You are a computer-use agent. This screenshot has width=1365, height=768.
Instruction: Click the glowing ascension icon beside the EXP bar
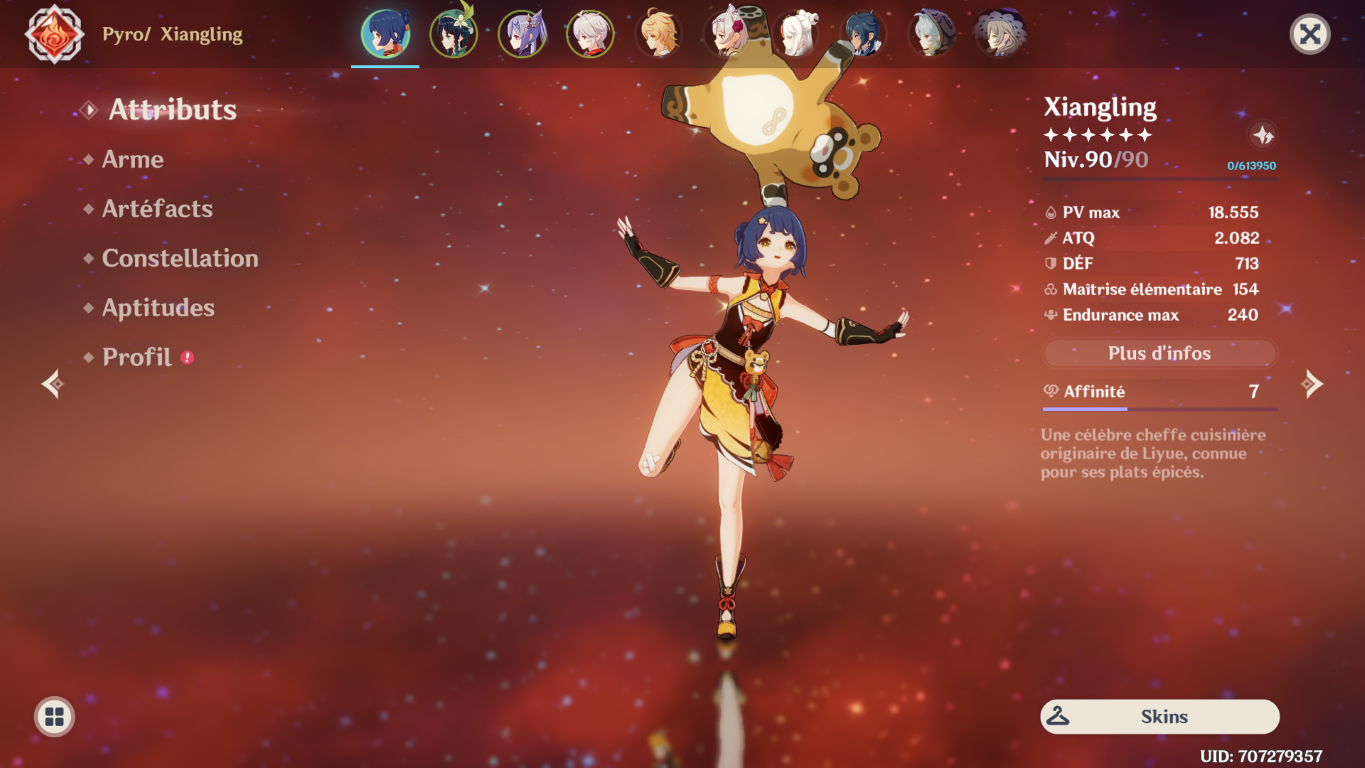tap(1262, 135)
